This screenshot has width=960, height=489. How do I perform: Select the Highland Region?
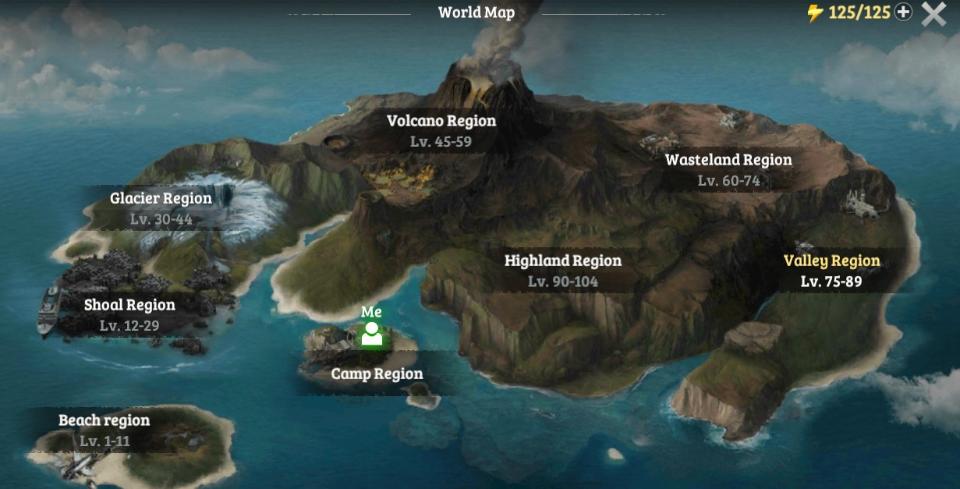(562, 270)
